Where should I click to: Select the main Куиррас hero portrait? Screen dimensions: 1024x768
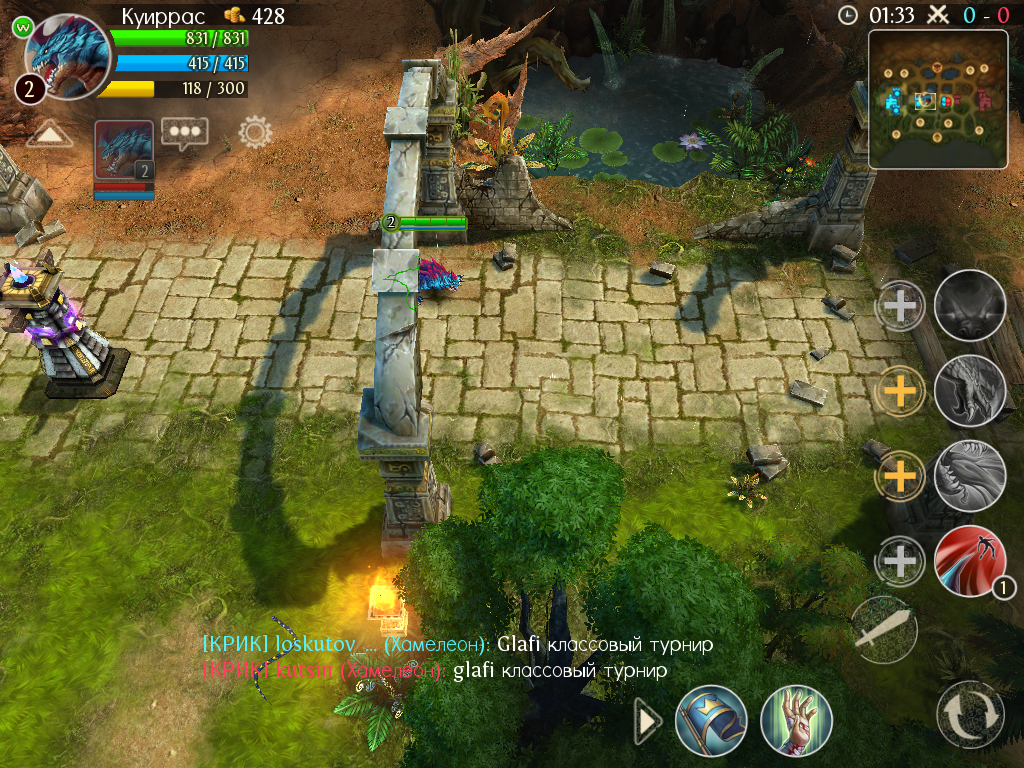pyautogui.click(x=66, y=56)
